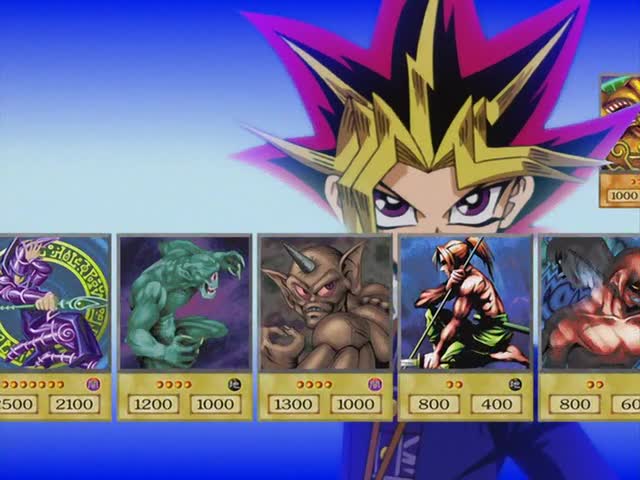Image resolution: width=640 pixels, height=480 pixels.
Task: Select the spear-wielding warrior card
Action: (465, 325)
